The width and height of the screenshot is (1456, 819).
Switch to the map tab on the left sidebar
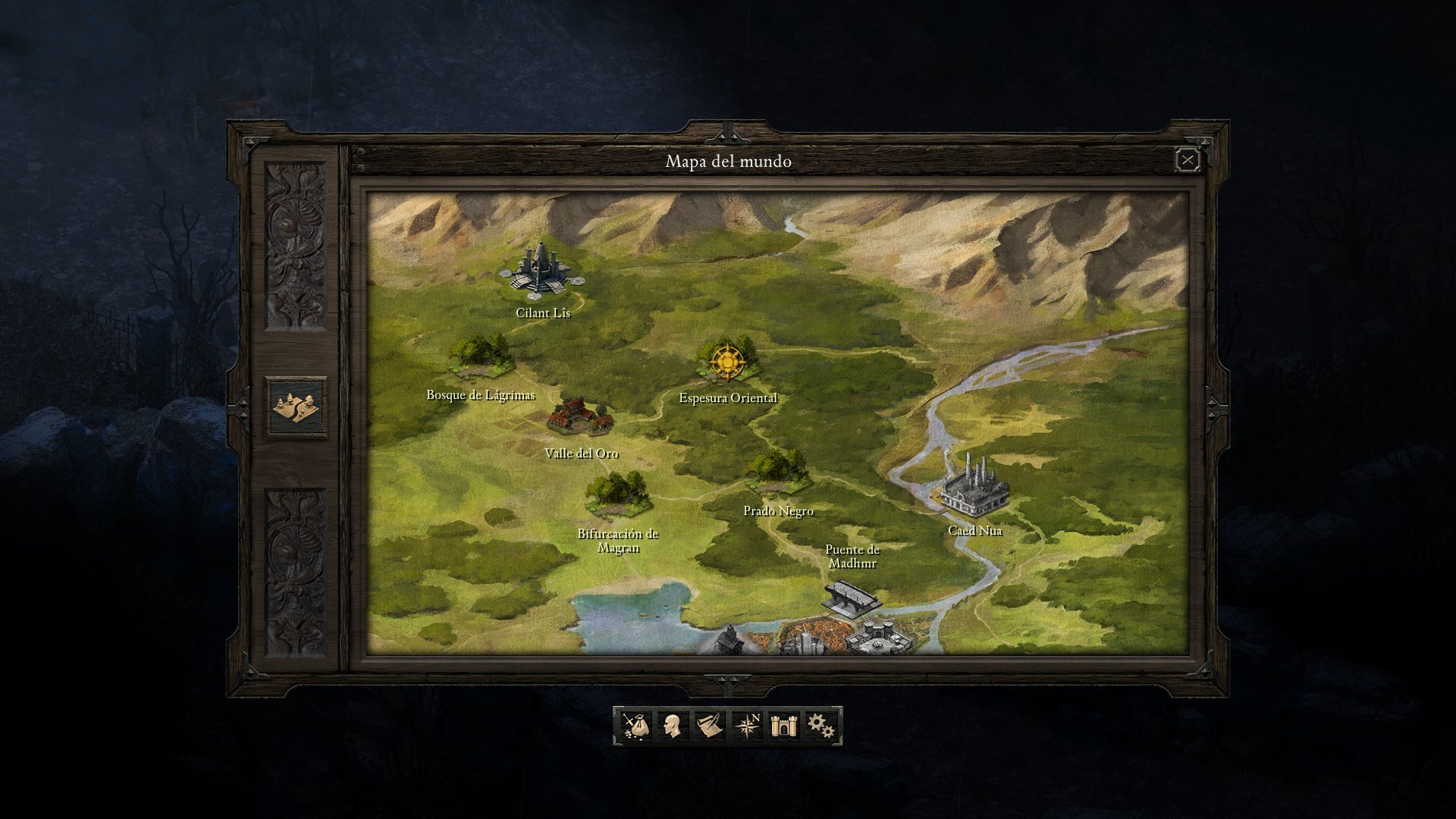pyautogui.click(x=294, y=407)
